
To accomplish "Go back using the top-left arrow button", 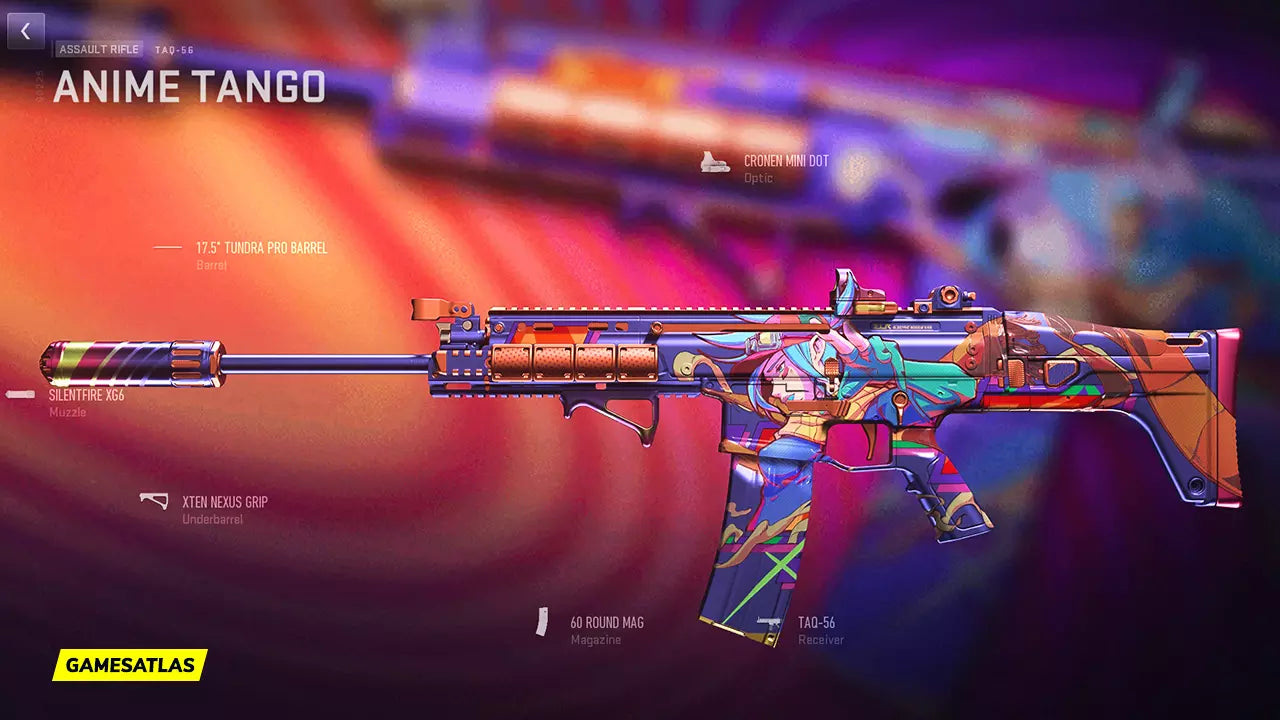I will (x=26, y=31).
